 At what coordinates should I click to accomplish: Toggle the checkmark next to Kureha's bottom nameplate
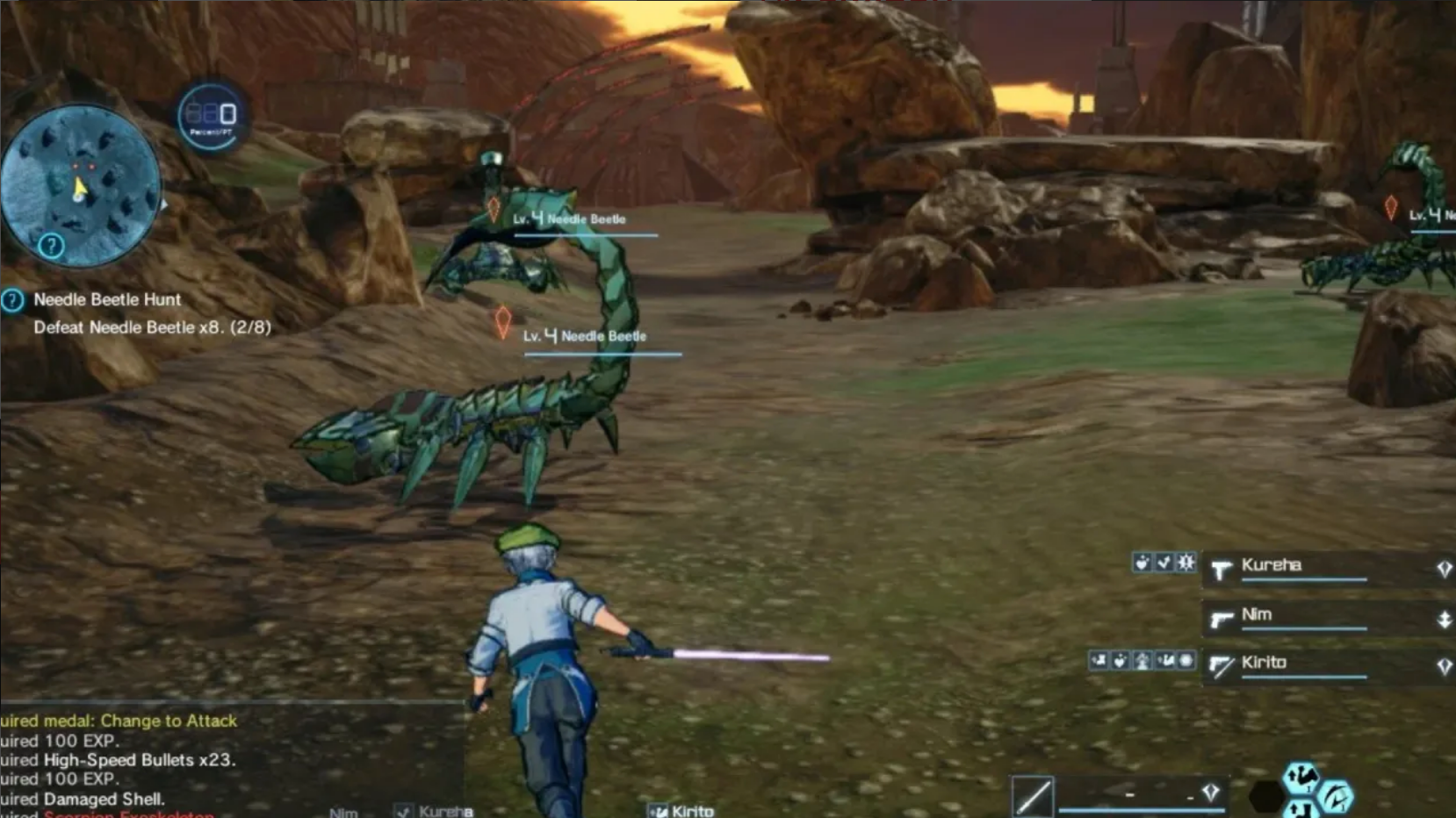point(405,811)
